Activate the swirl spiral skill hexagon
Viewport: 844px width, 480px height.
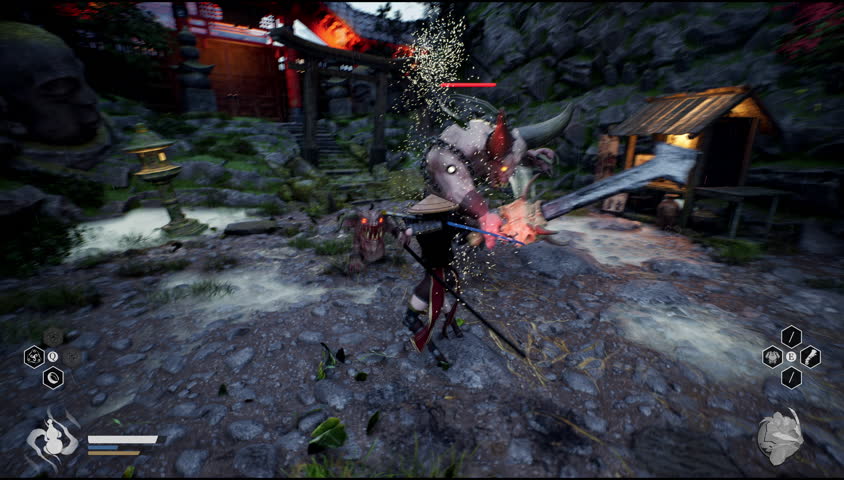[x=34, y=357]
